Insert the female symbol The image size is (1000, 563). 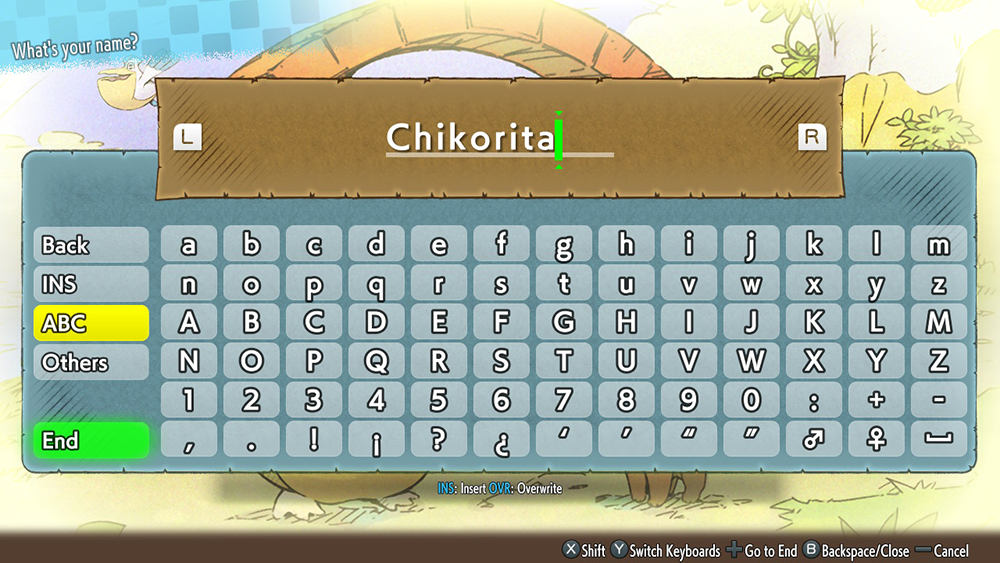tap(876, 440)
